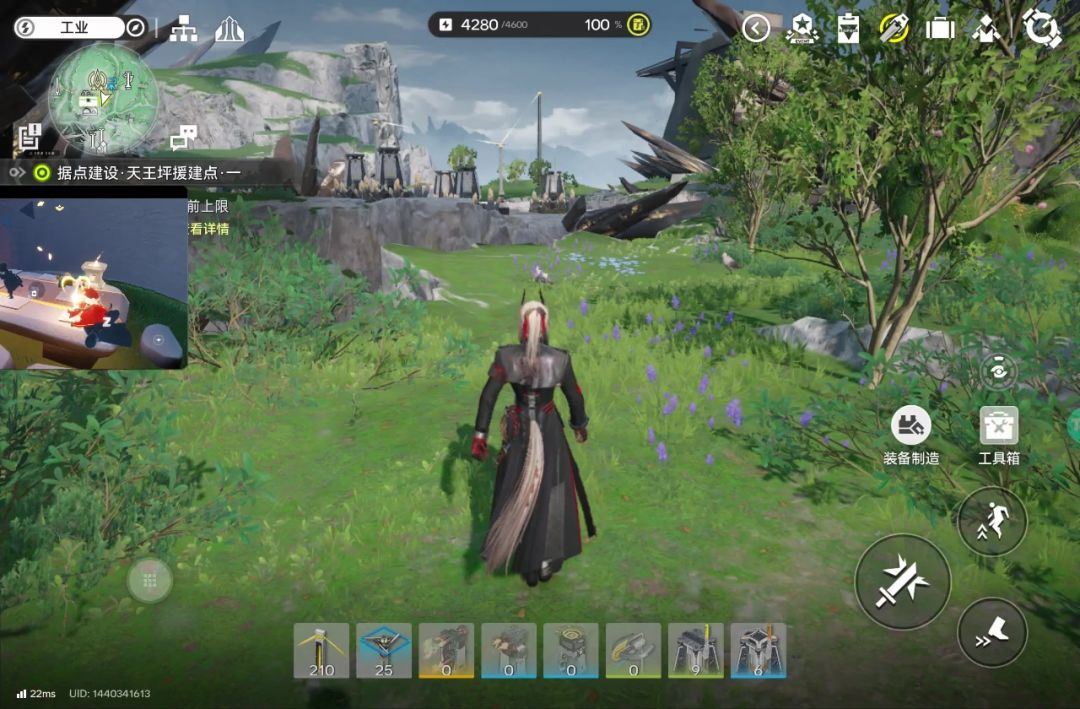Open the Event star badge icon

pos(801,28)
